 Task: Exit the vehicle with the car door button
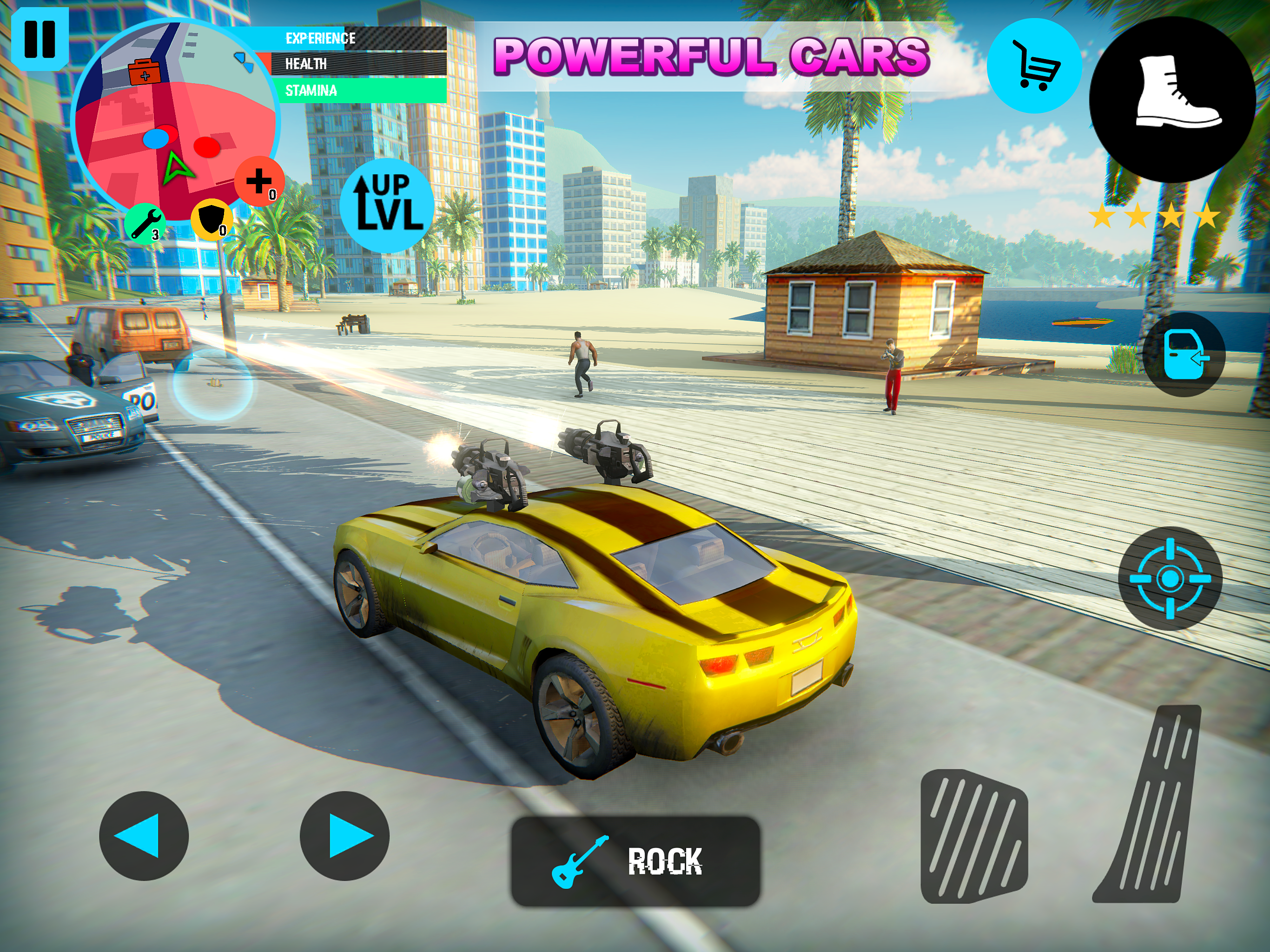click(x=1184, y=355)
